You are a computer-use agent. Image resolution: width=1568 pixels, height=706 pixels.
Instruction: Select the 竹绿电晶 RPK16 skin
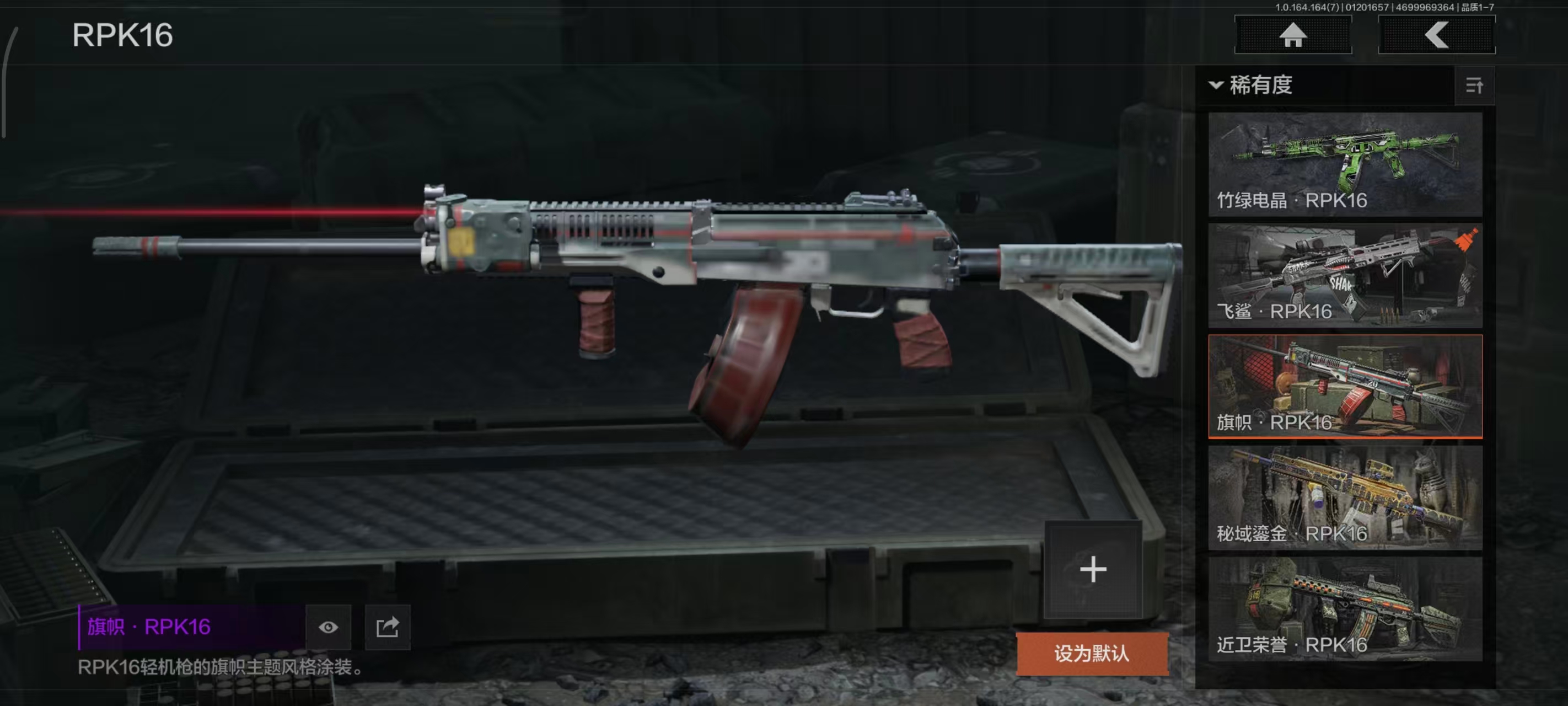coord(1345,164)
